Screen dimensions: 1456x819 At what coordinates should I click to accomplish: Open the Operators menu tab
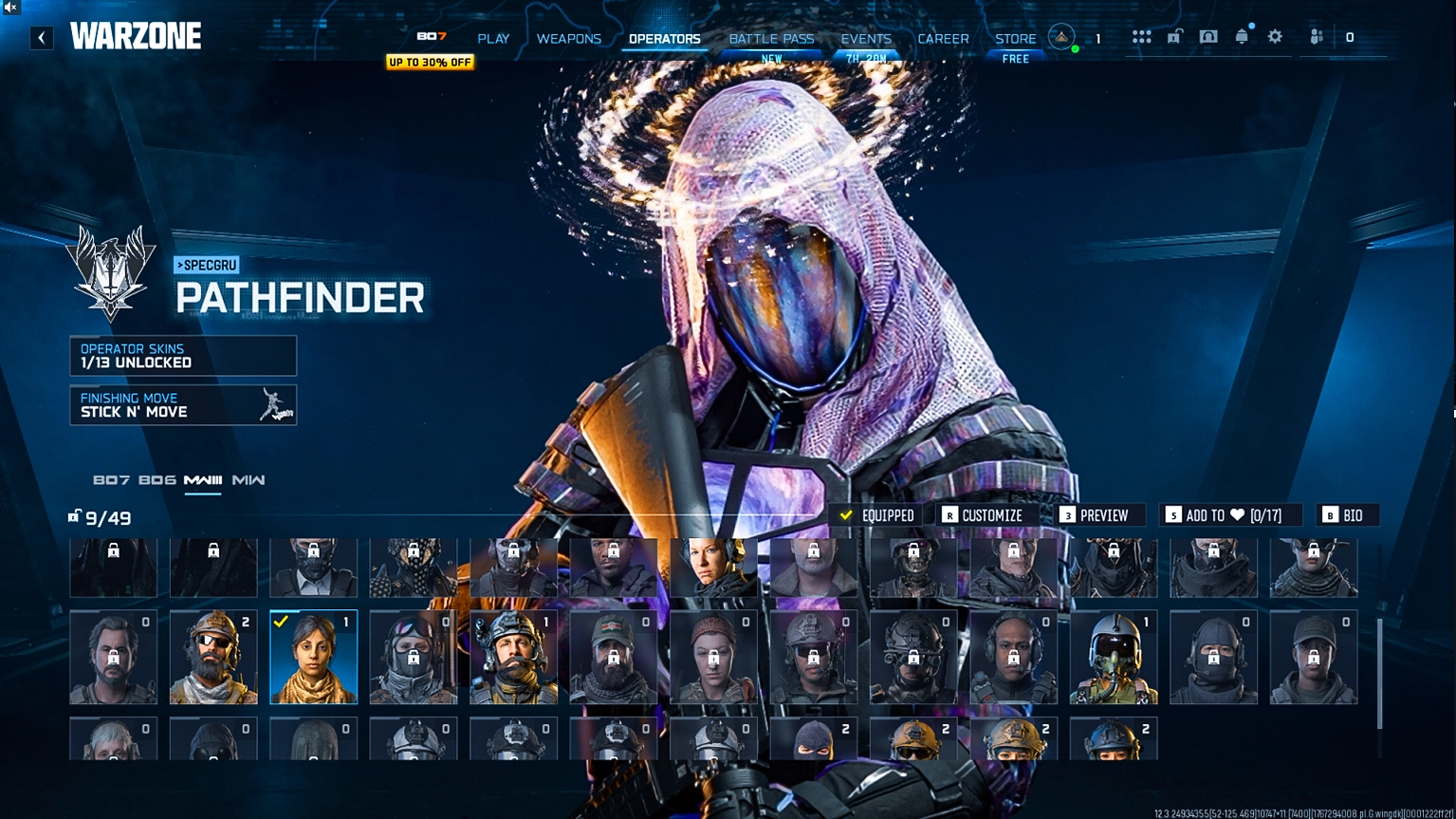[x=662, y=38]
